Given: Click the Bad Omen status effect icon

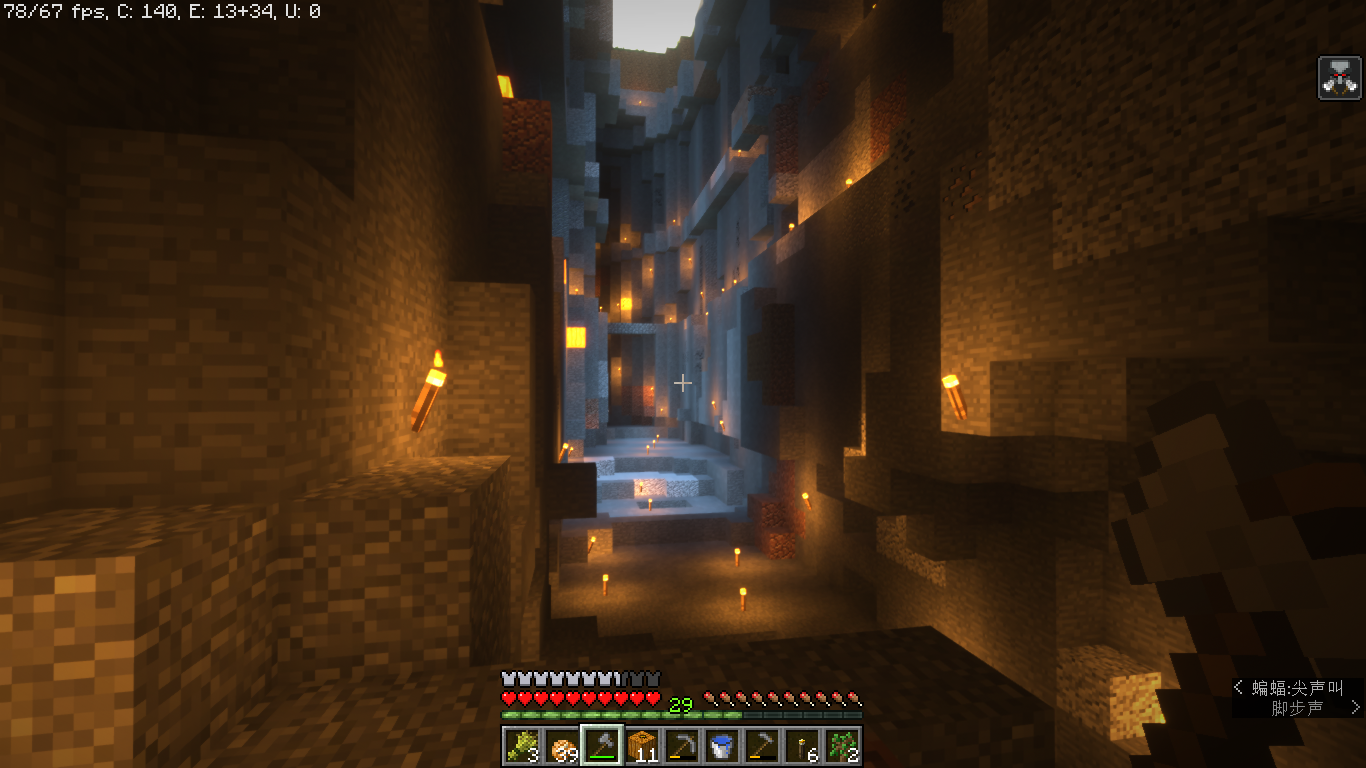Looking at the screenshot, I should [1340, 78].
